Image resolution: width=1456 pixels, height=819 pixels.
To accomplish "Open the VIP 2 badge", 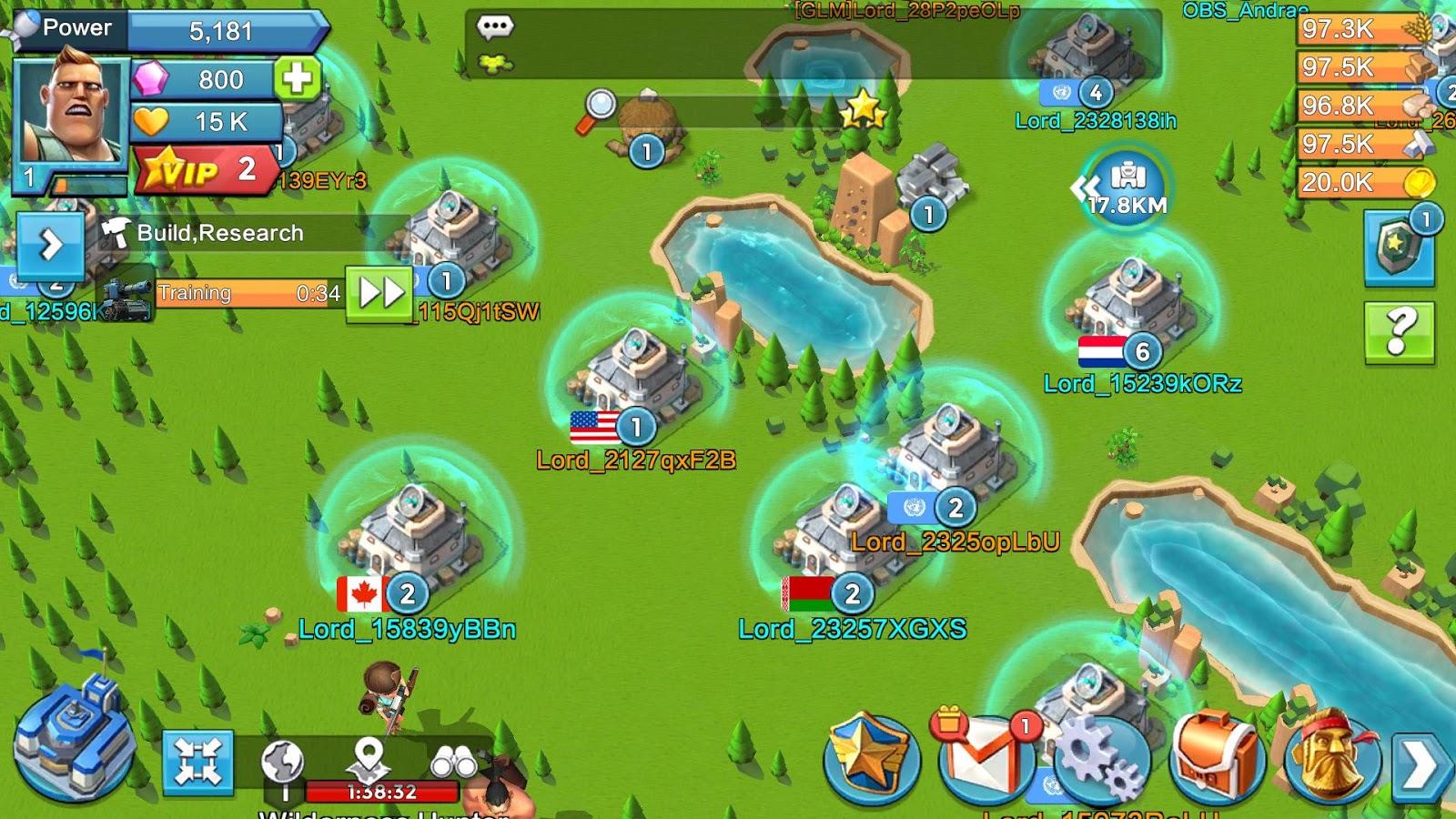I will click(x=207, y=170).
